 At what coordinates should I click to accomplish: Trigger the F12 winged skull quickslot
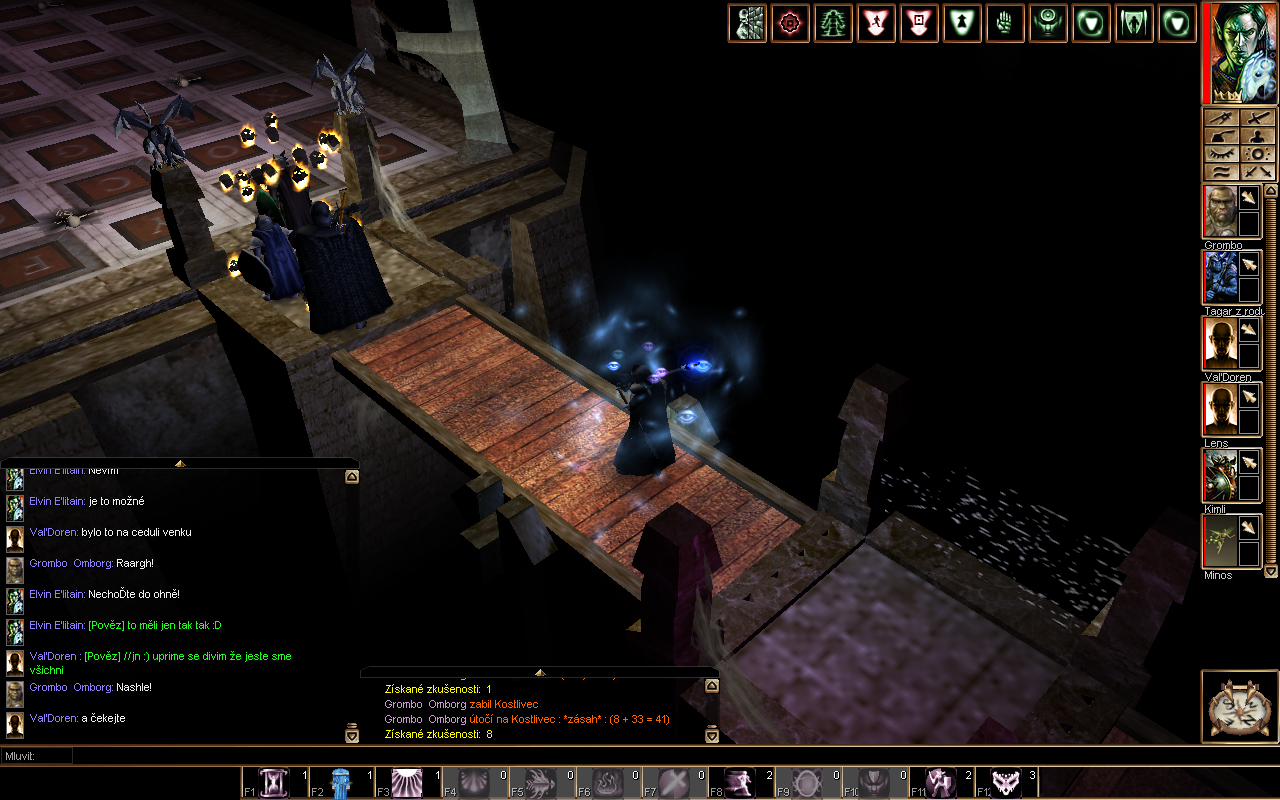point(1006,783)
